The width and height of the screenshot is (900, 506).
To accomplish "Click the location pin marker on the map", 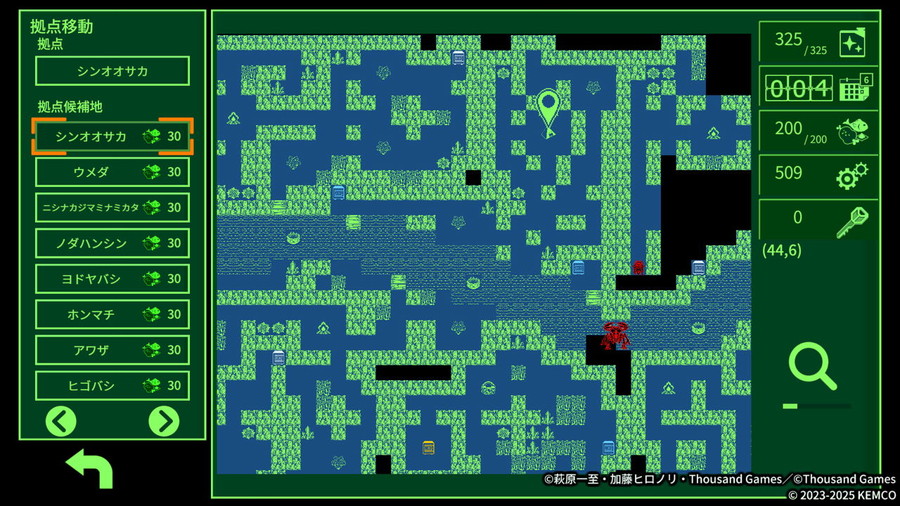I will pos(548,112).
